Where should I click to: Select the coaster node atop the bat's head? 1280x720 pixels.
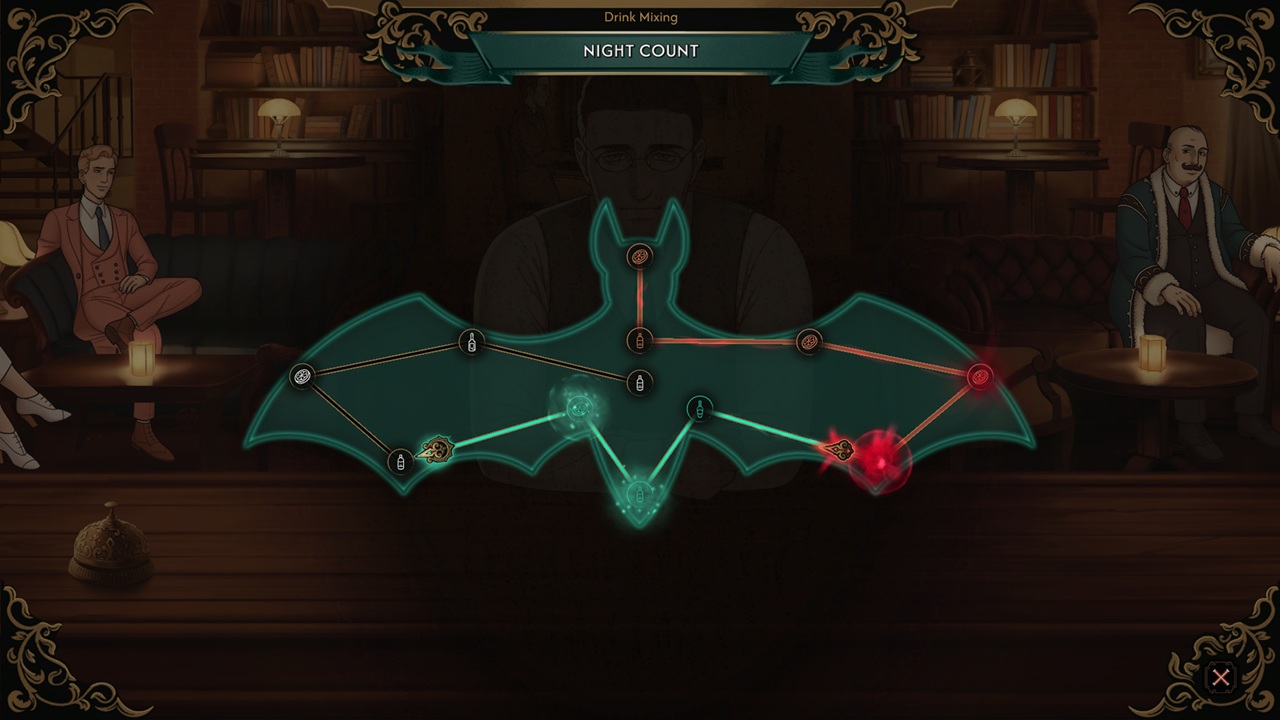(639, 256)
